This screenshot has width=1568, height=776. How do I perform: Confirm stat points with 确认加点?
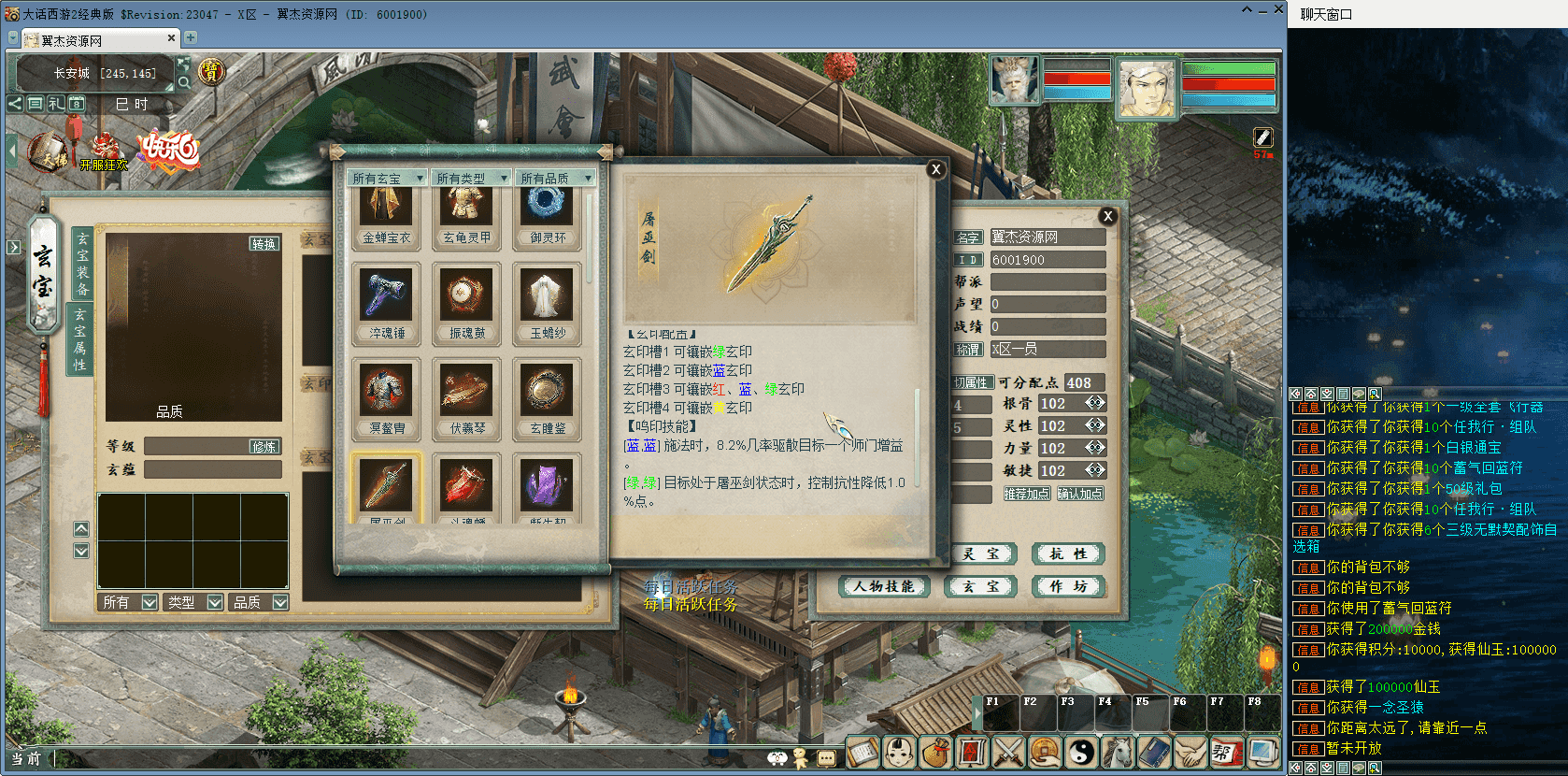pyautogui.click(x=1080, y=494)
